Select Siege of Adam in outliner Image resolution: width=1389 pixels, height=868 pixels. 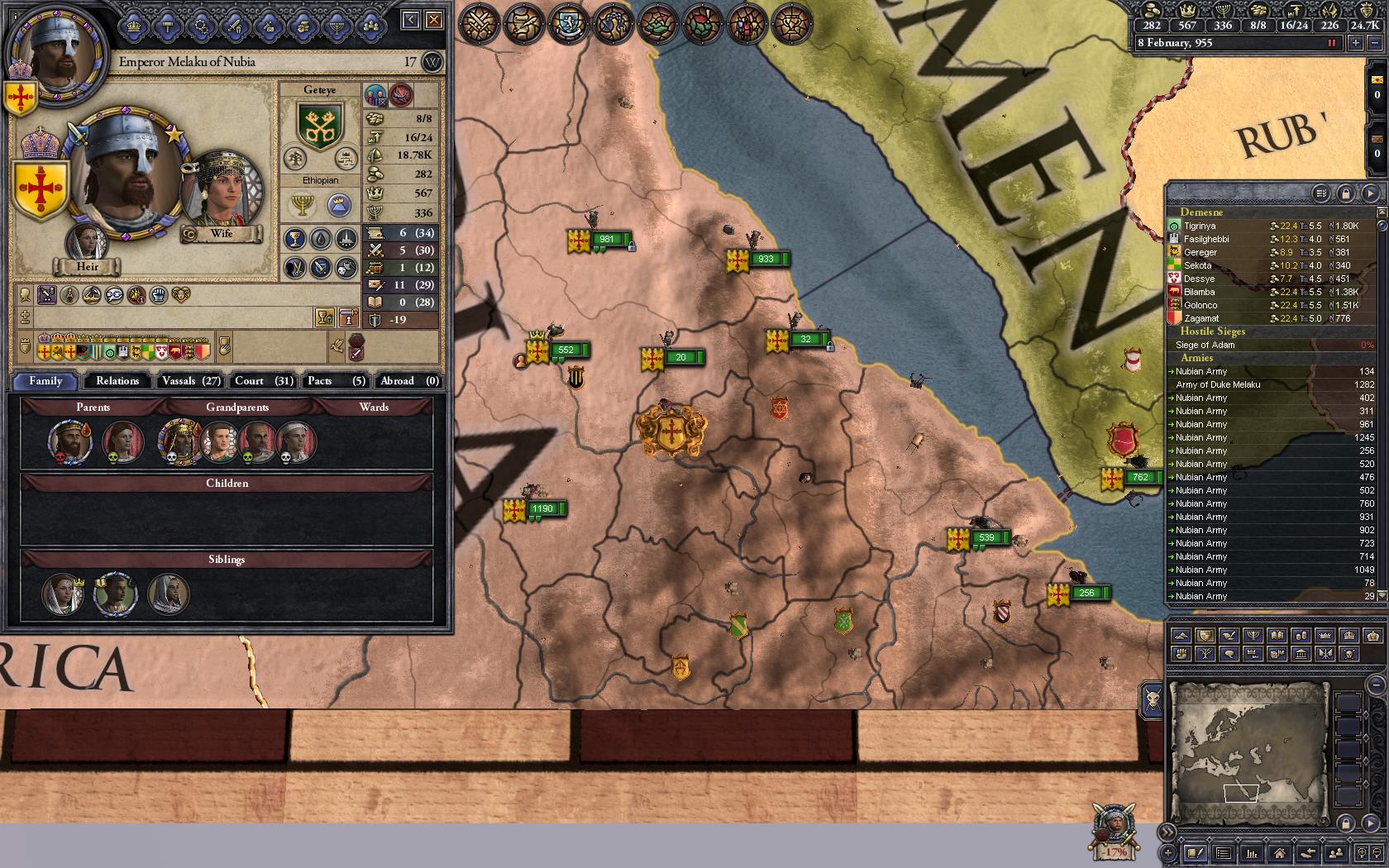click(1205, 345)
